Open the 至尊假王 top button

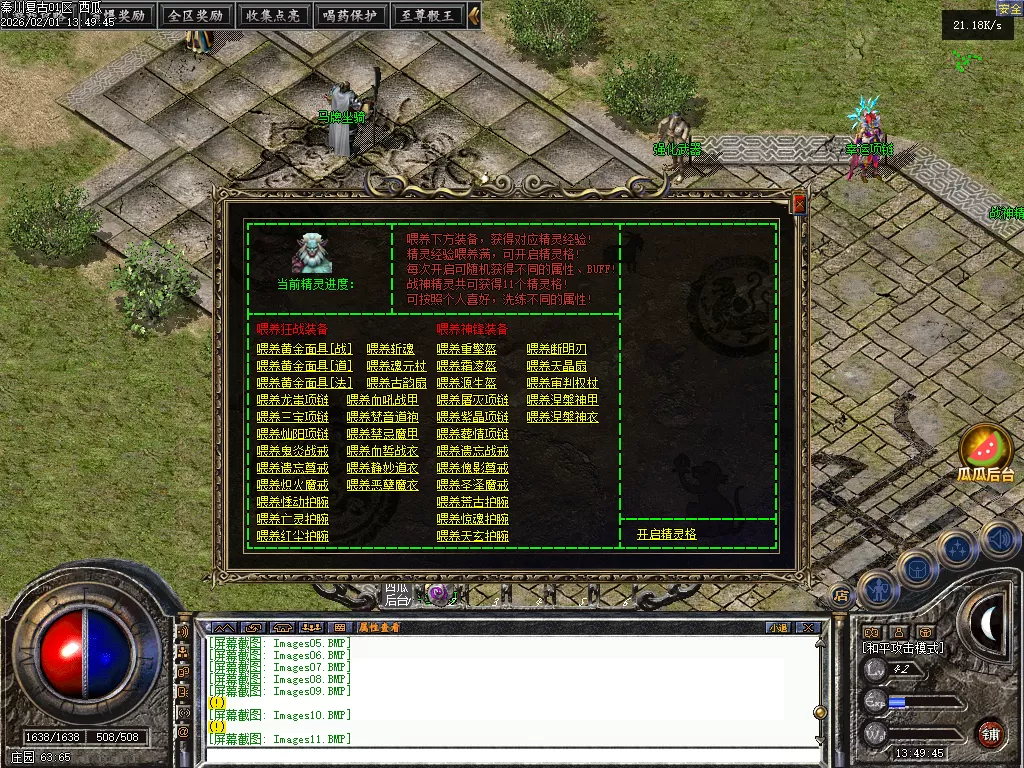(x=427, y=15)
